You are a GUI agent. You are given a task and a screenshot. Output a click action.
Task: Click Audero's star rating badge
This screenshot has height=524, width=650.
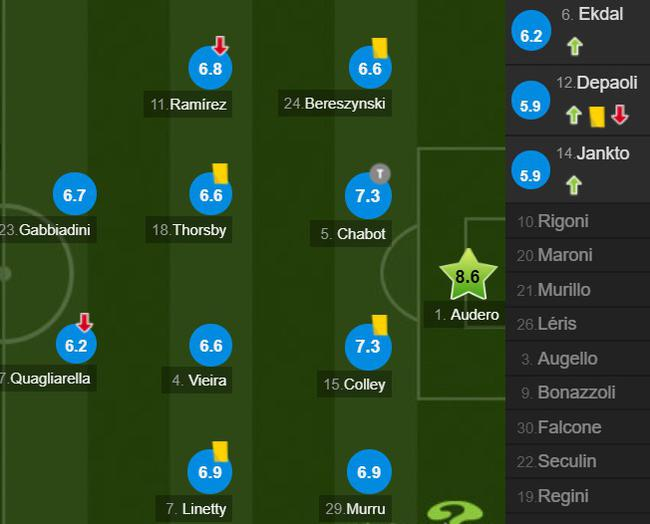pyautogui.click(x=467, y=277)
